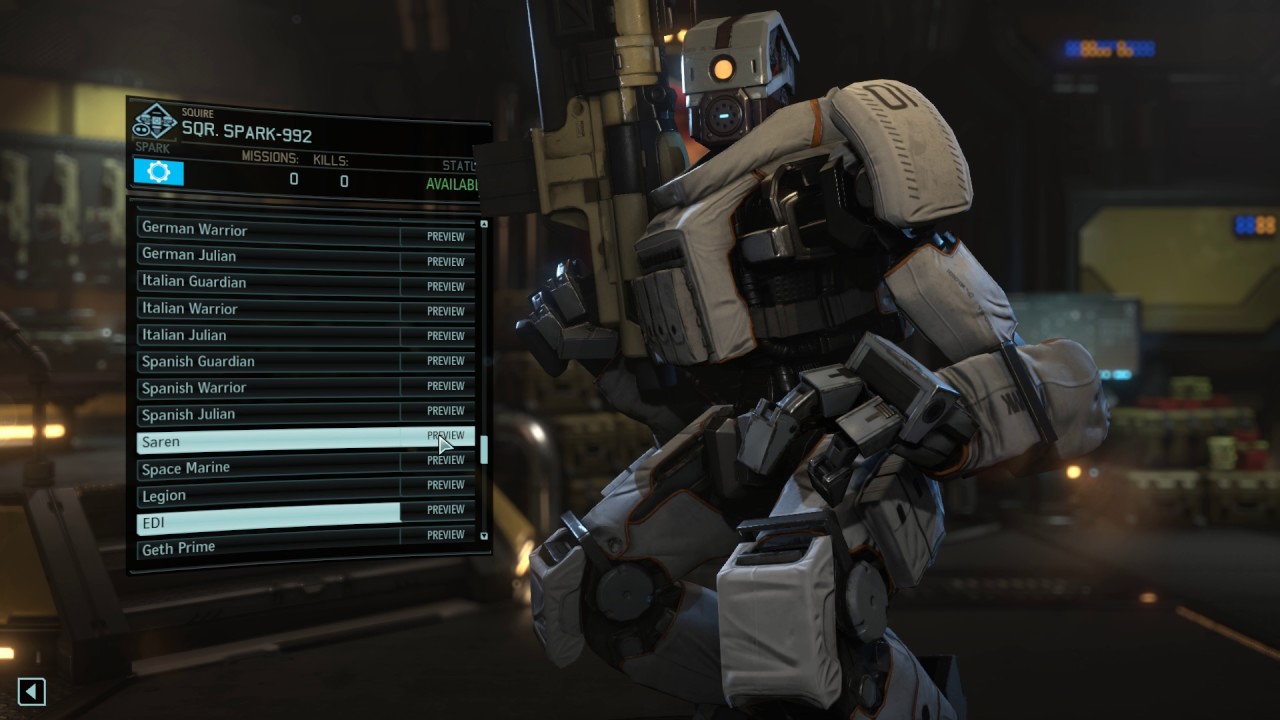Pick the EDI voice entry
The width and height of the screenshot is (1280, 720).
(268, 521)
